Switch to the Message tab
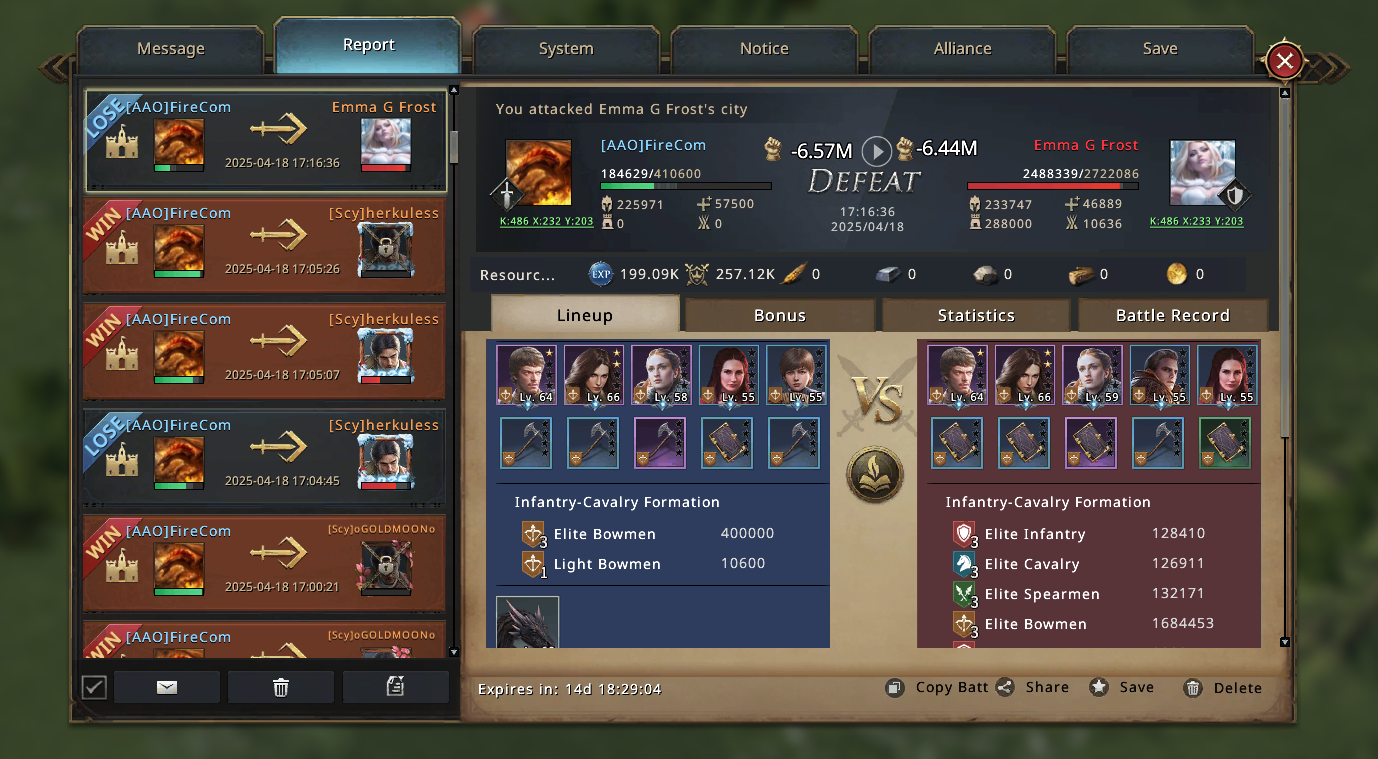This screenshot has width=1378, height=759. click(170, 49)
